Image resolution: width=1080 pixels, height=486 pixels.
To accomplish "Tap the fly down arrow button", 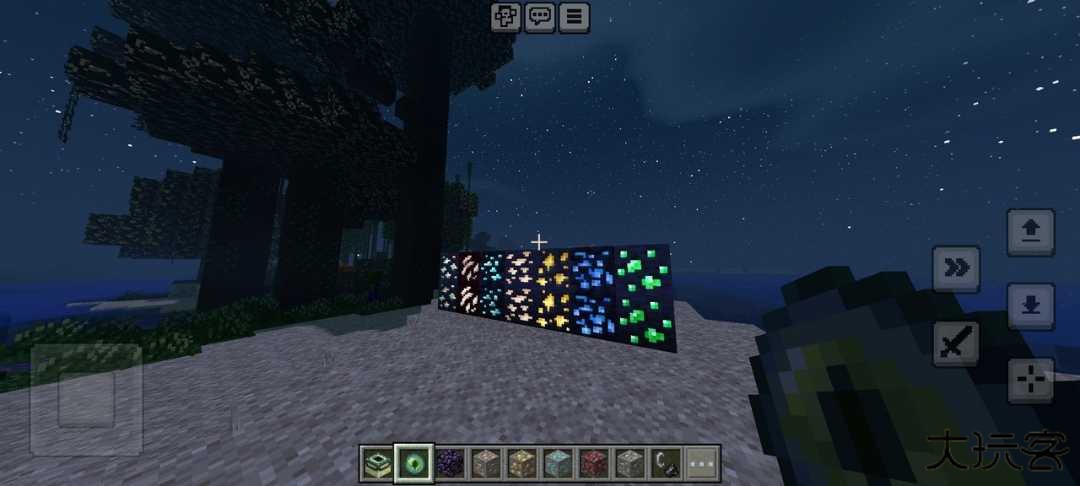I will click(1030, 305).
